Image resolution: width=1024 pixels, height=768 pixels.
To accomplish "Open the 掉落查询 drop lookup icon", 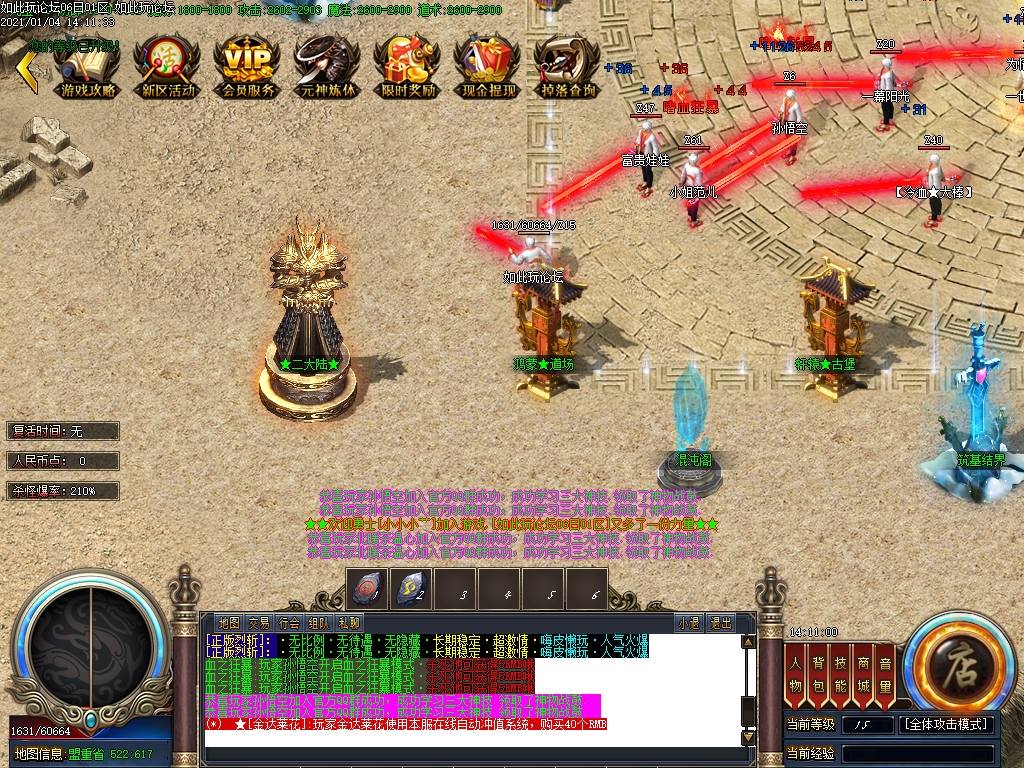I will coord(568,66).
